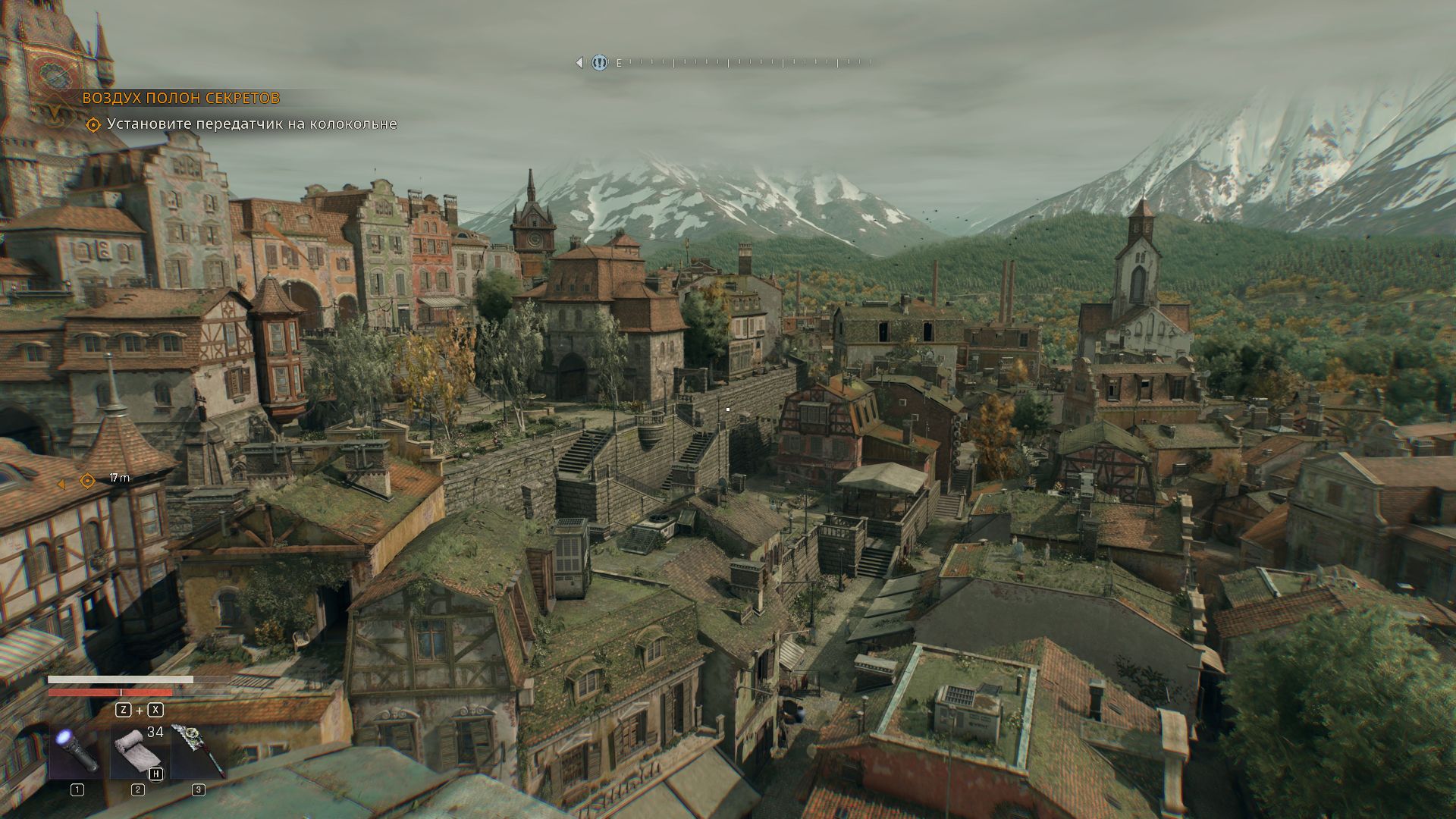Click the compass strip's E heading
The image size is (1456, 819).
619,64
